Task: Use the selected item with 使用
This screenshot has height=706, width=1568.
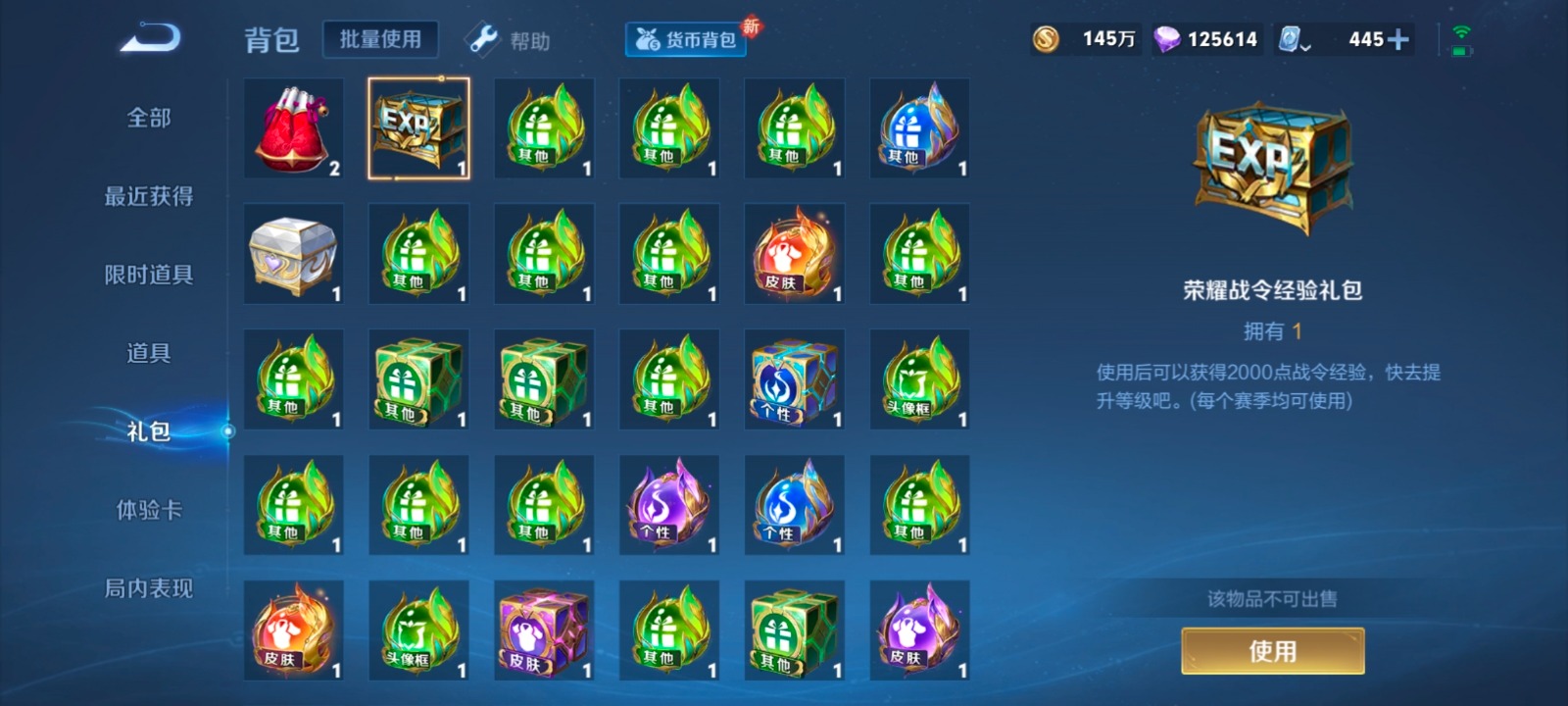Action: (1272, 651)
